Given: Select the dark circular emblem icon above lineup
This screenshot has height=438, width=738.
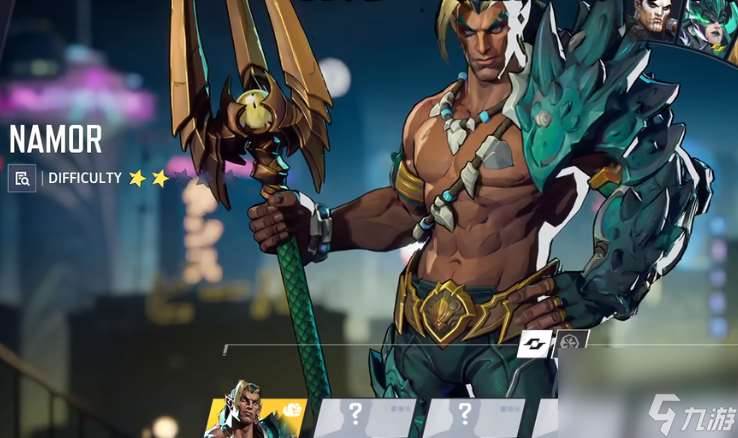Looking at the screenshot, I should pyautogui.click(x=571, y=343).
